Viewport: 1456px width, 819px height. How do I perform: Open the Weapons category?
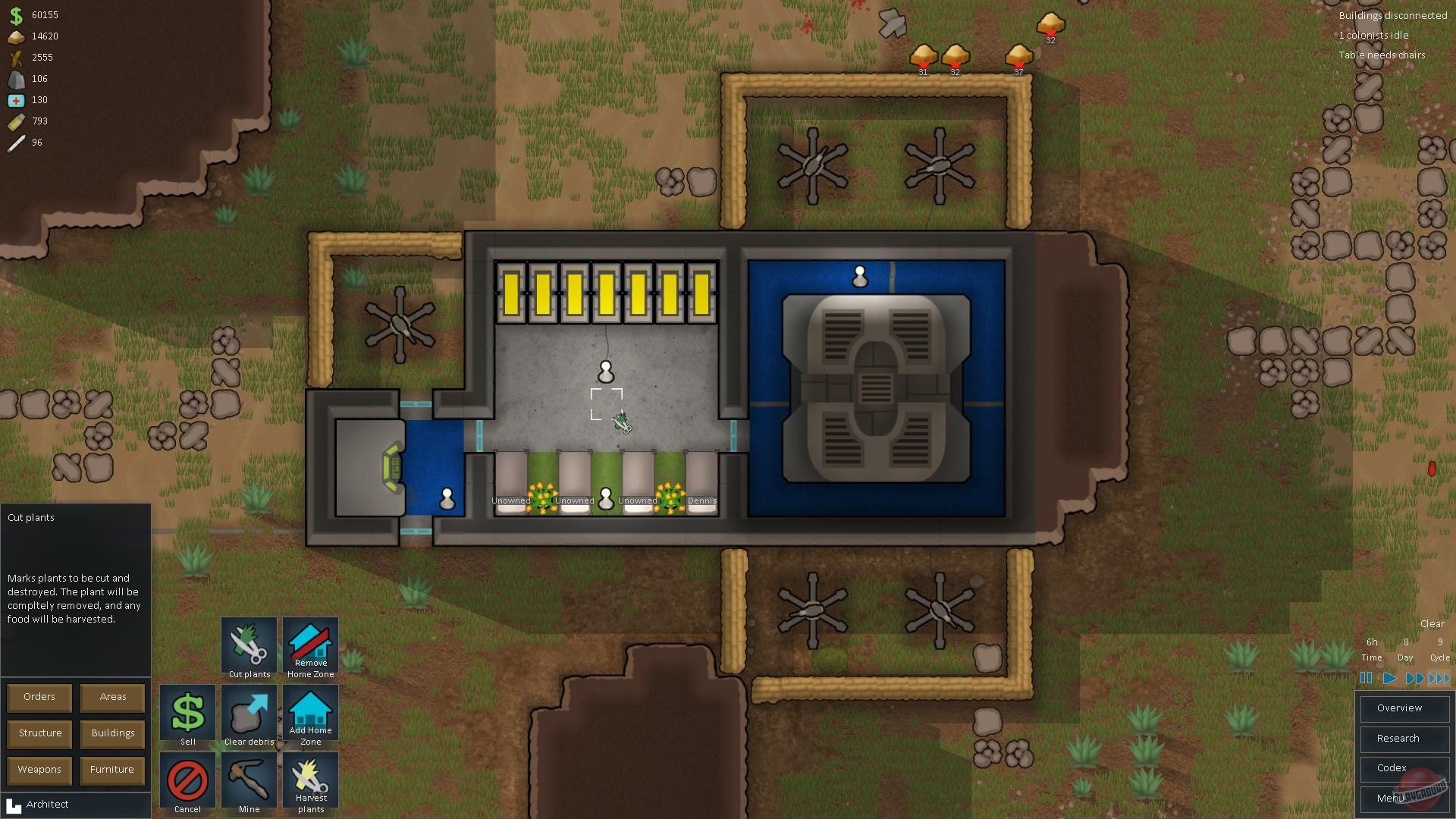39,770
